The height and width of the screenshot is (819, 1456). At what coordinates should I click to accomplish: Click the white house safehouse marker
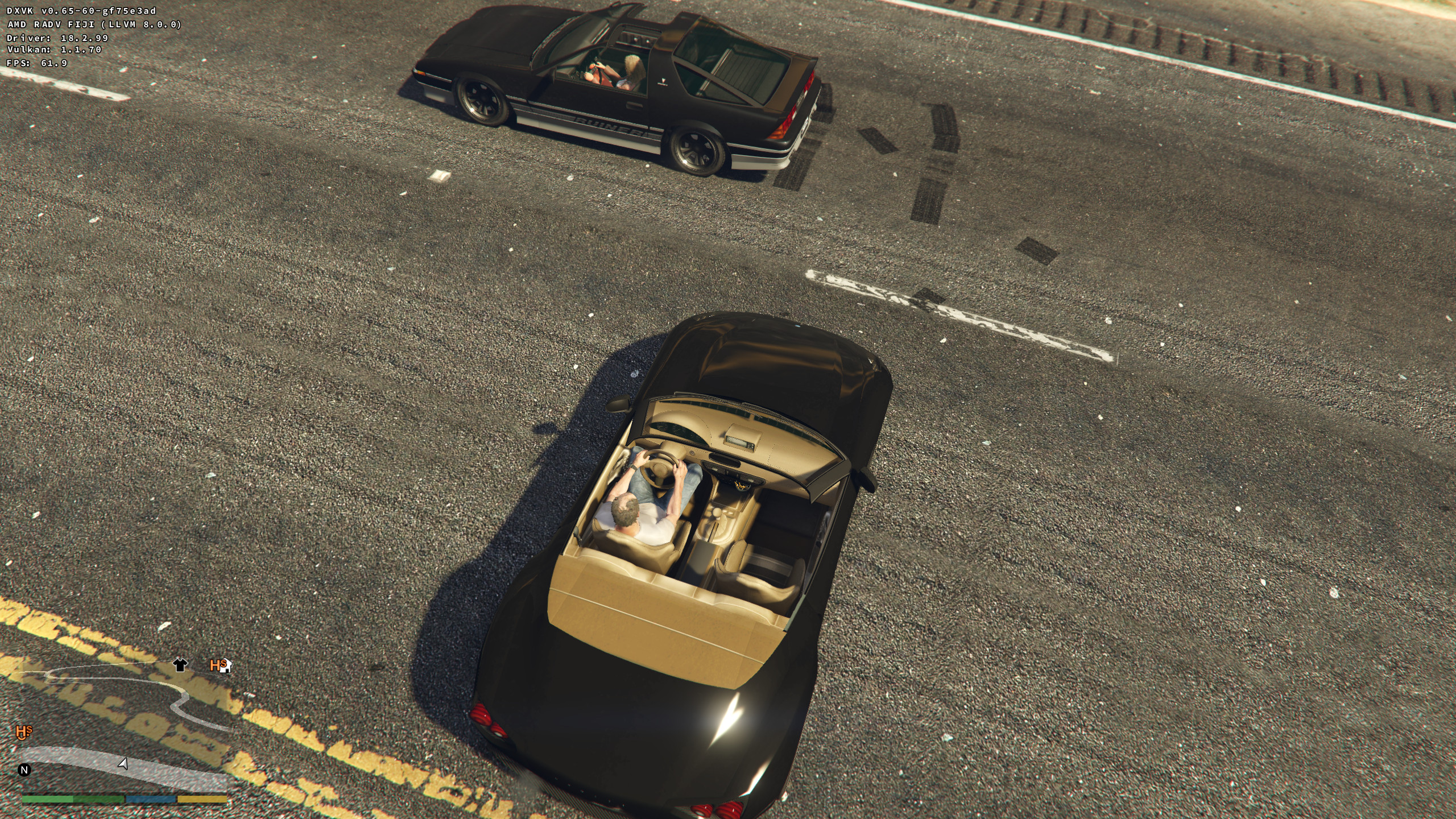coord(225,667)
